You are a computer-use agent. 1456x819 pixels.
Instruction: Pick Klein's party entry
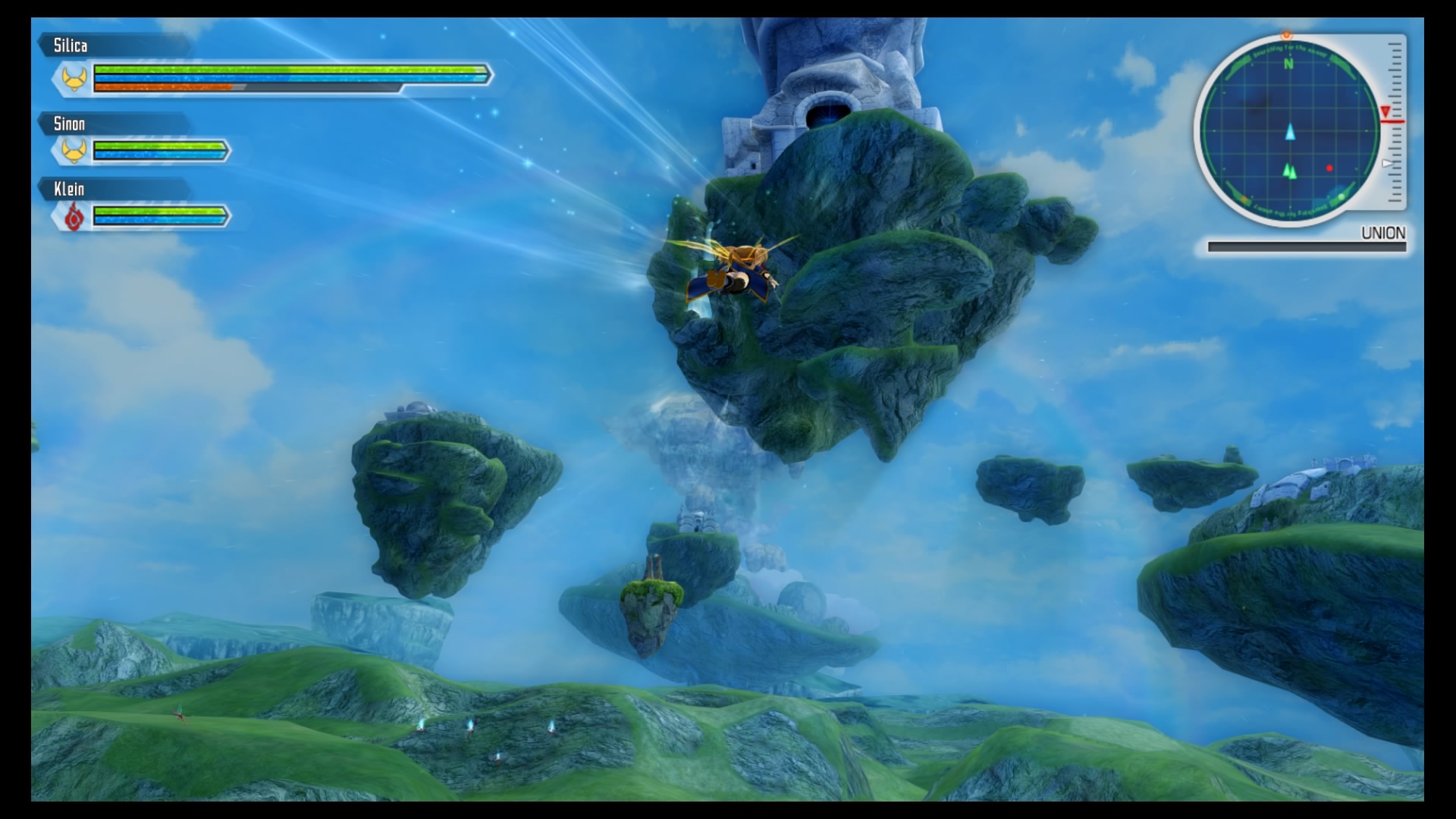(x=69, y=189)
